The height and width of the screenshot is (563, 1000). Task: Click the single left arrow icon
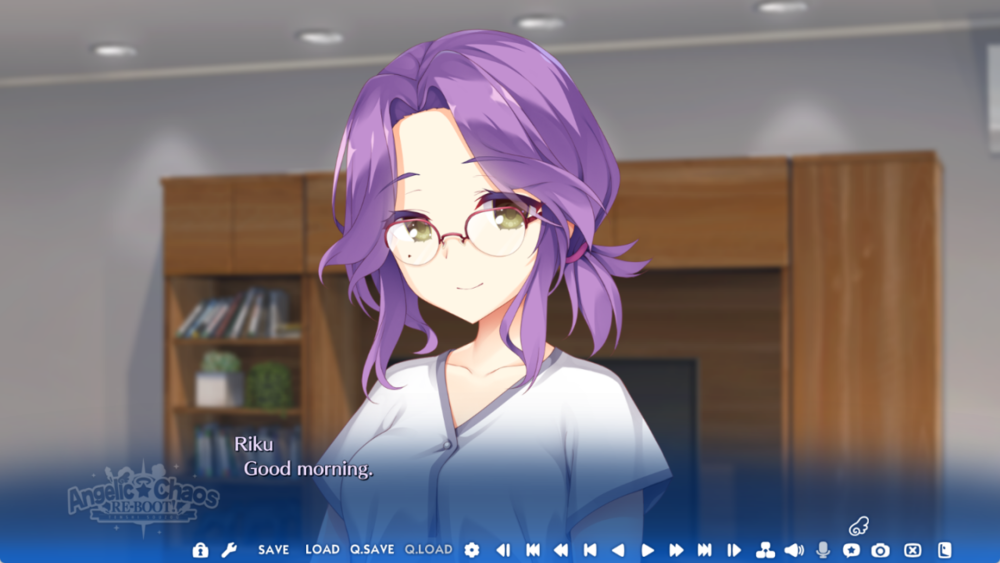click(618, 550)
